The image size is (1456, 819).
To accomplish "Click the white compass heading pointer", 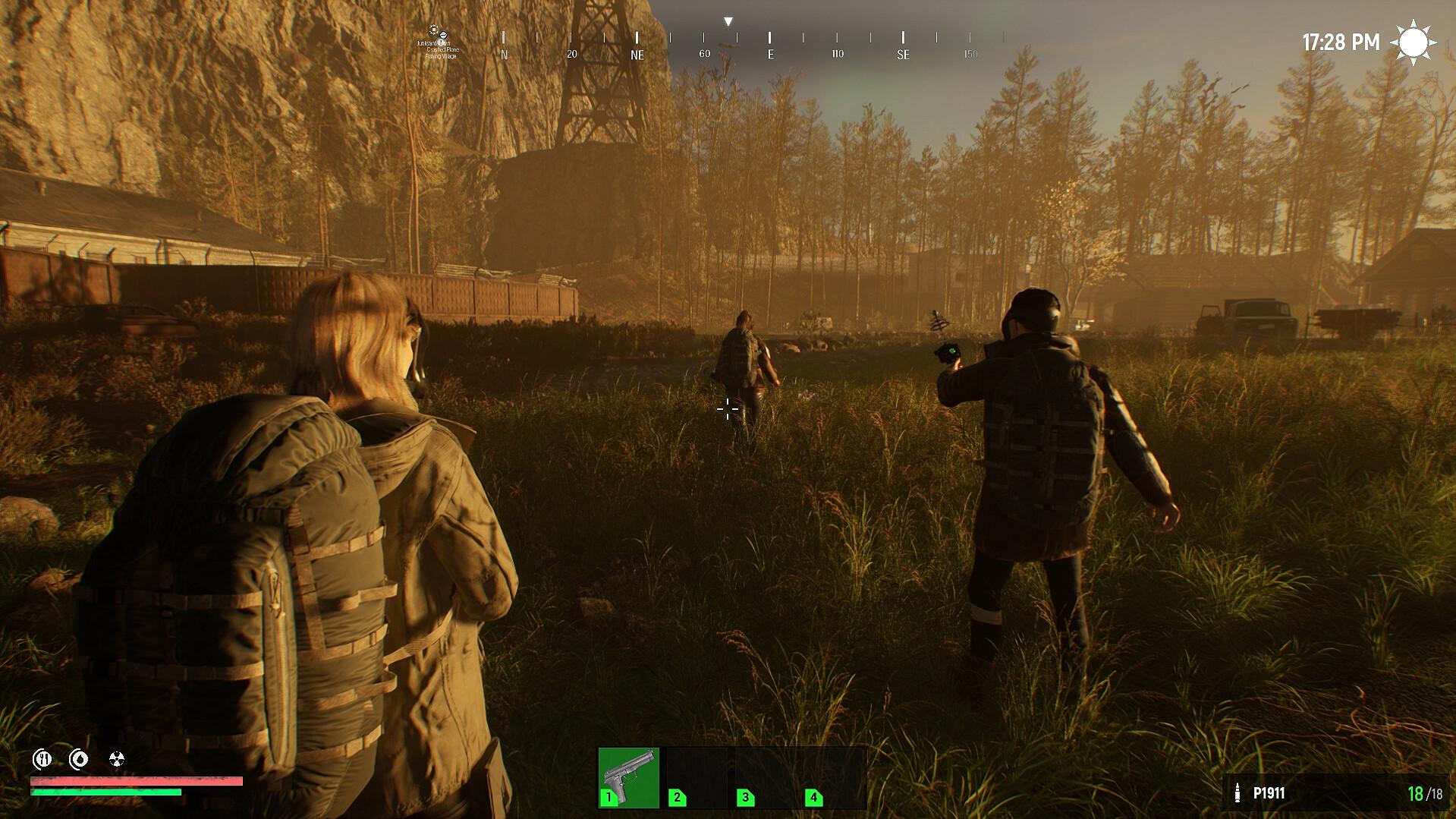I will (x=728, y=20).
